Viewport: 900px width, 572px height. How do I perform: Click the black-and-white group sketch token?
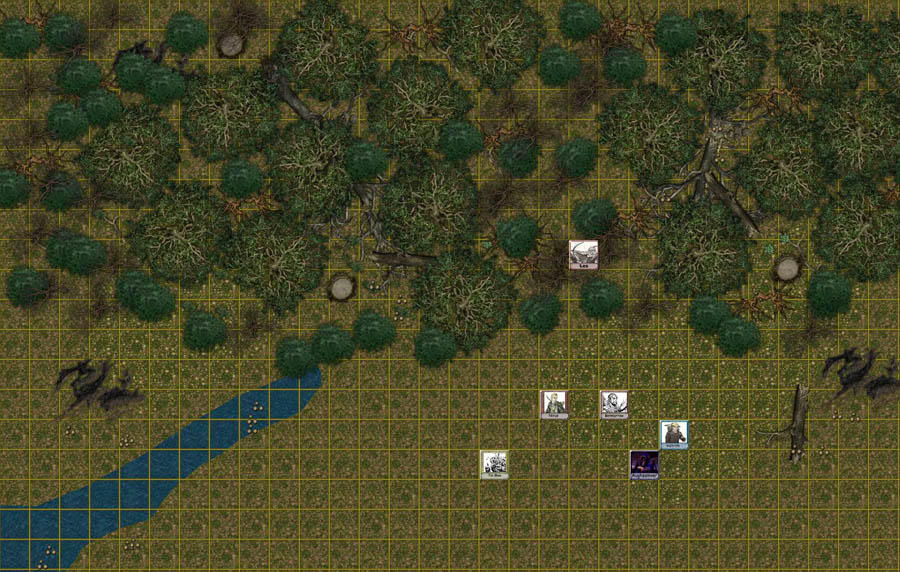(493, 464)
